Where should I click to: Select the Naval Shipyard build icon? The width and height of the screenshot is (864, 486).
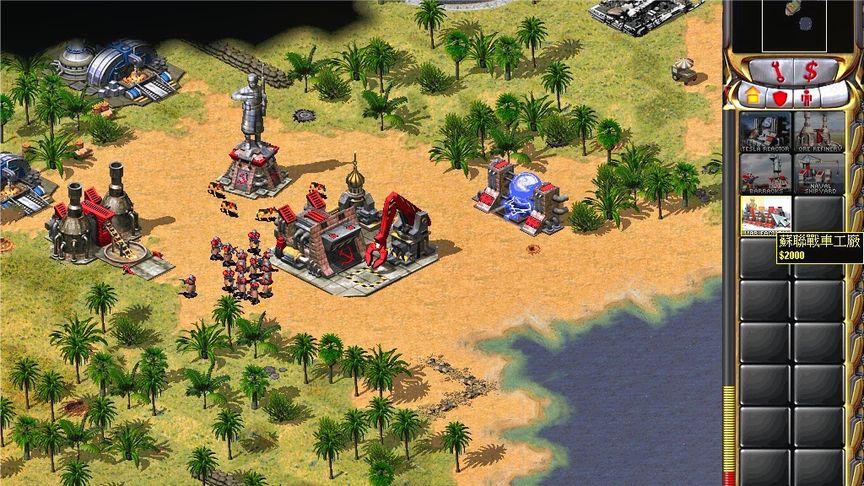point(819,172)
